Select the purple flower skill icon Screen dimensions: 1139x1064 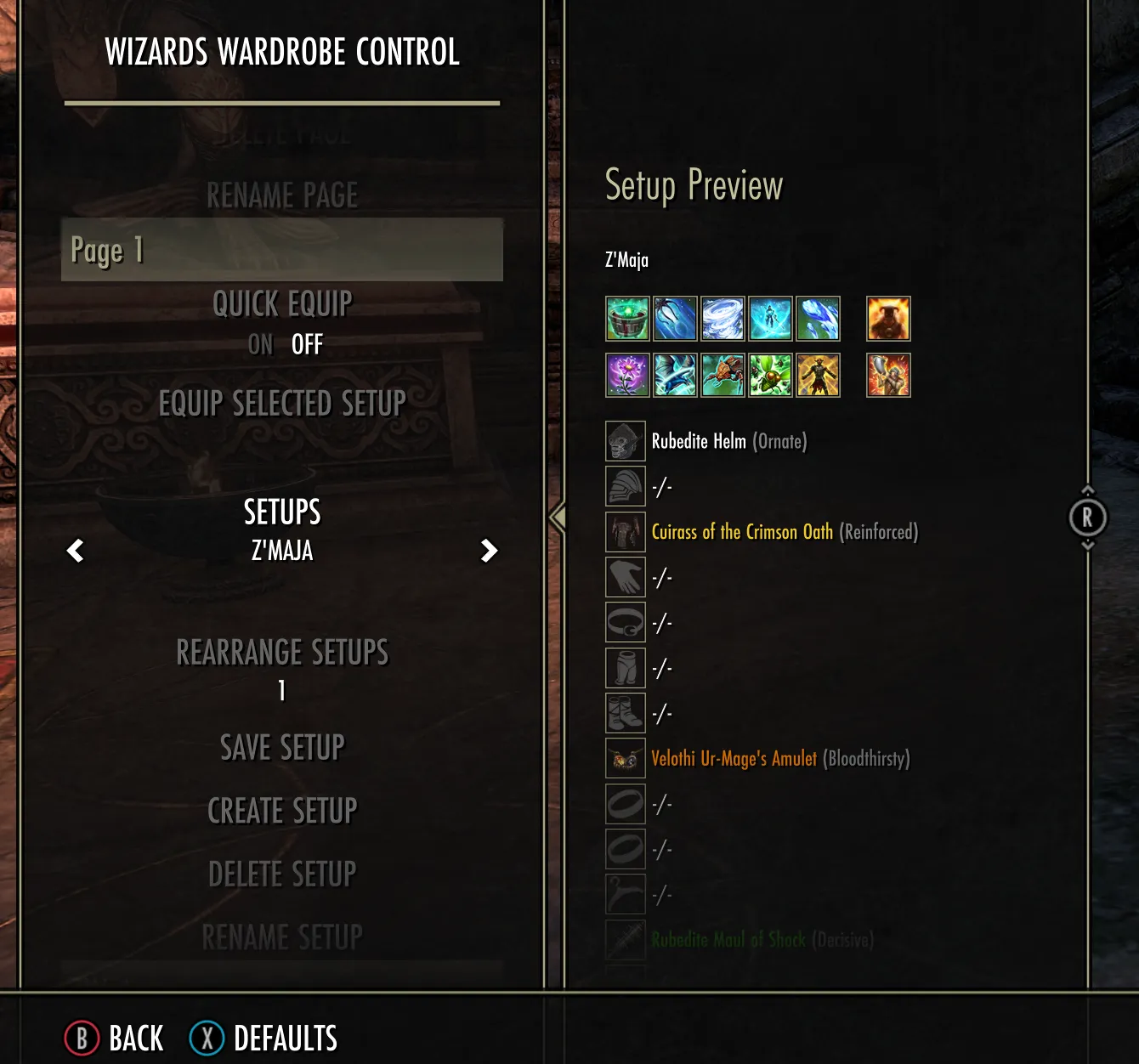point(627,376)
